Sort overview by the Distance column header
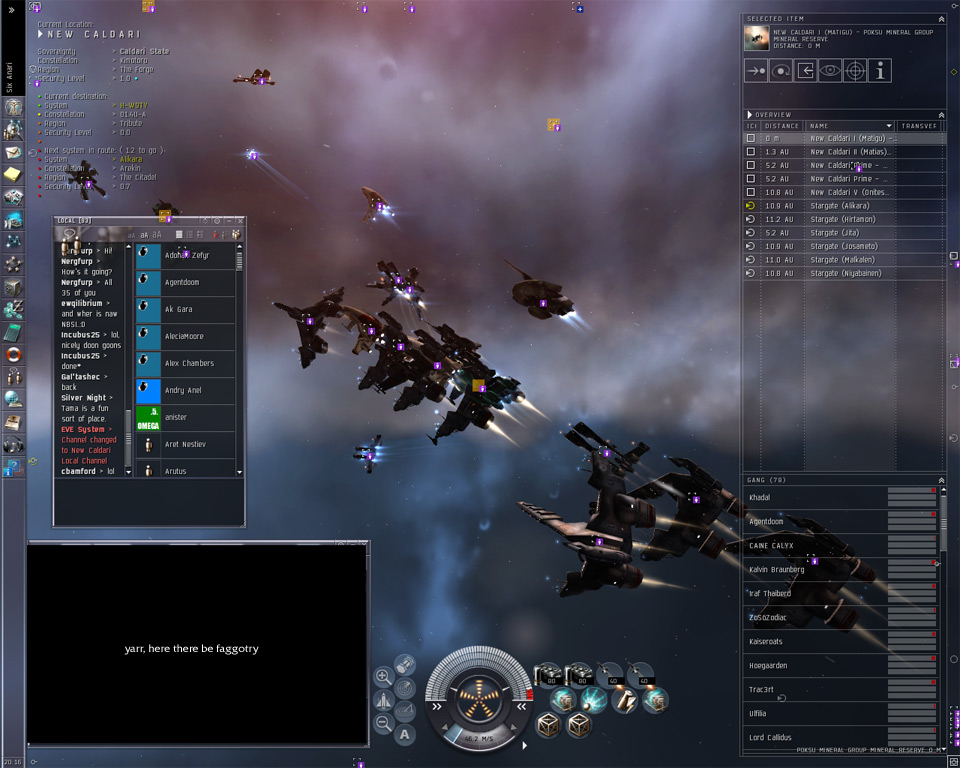The height and width of the screenshot is (768, 960). pyautogui.click(x=781, y=126)
